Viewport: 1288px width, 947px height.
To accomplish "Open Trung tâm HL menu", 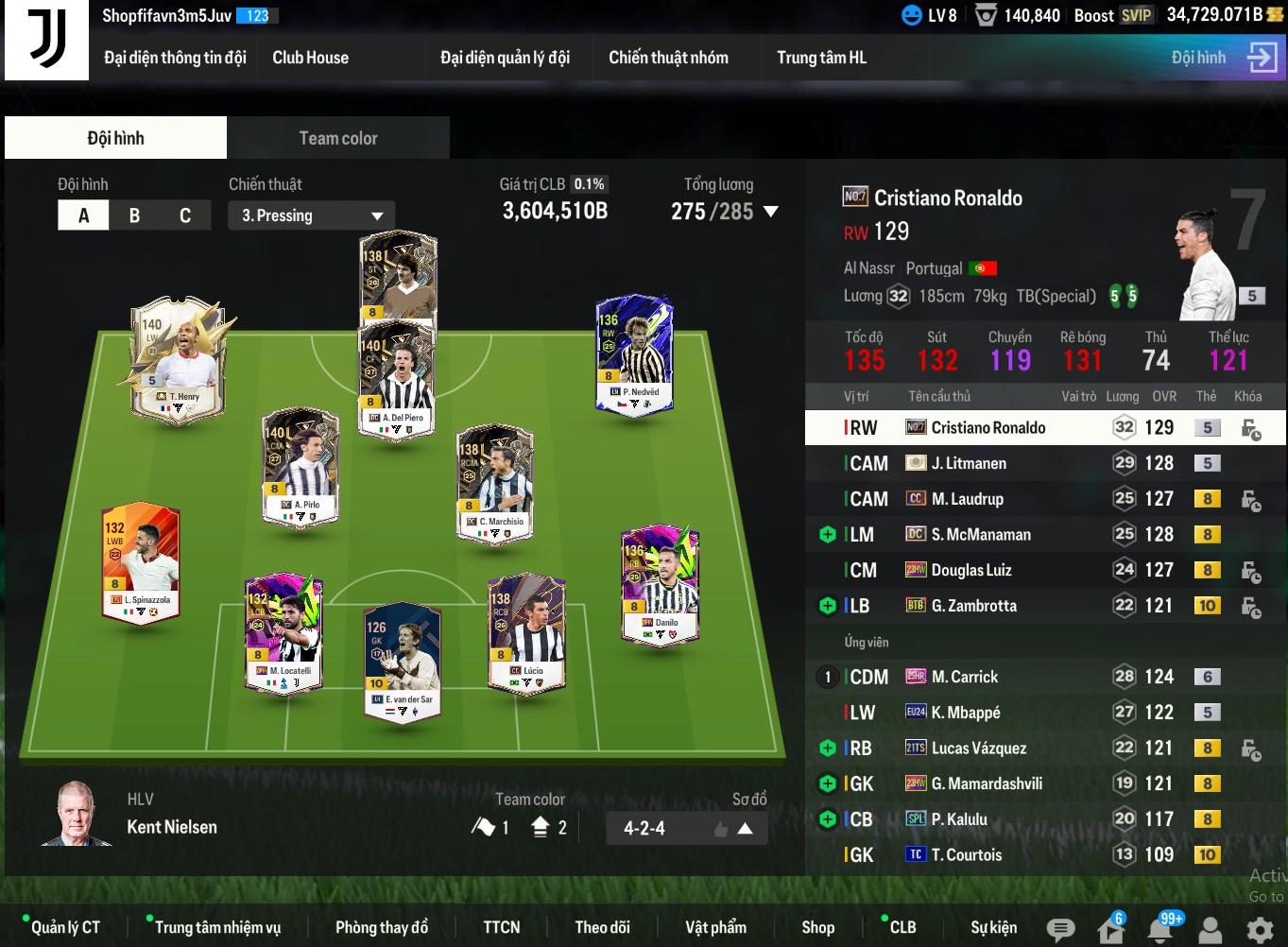I will 821,58.
